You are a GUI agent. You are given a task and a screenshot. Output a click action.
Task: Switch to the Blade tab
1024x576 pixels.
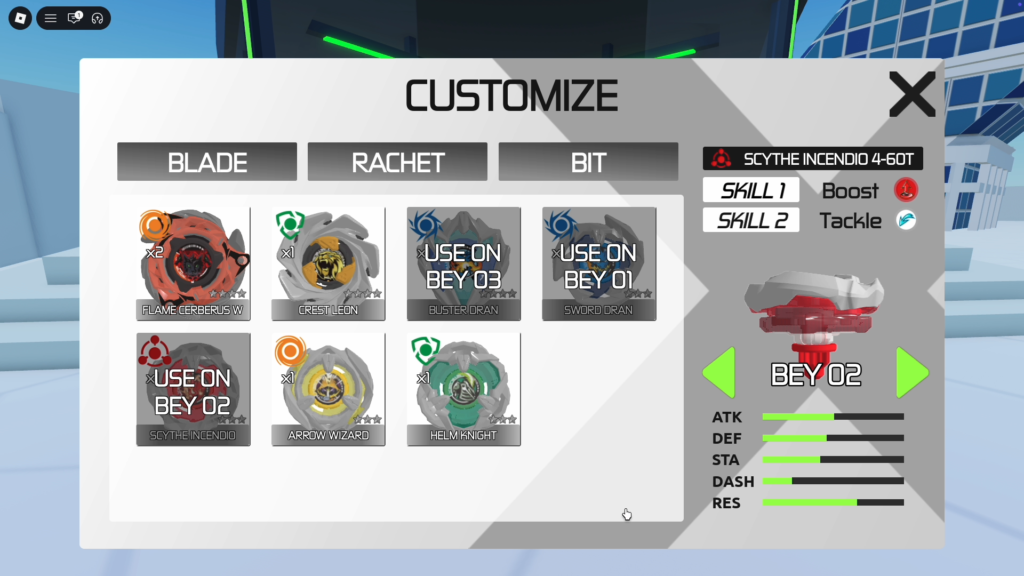207,162
